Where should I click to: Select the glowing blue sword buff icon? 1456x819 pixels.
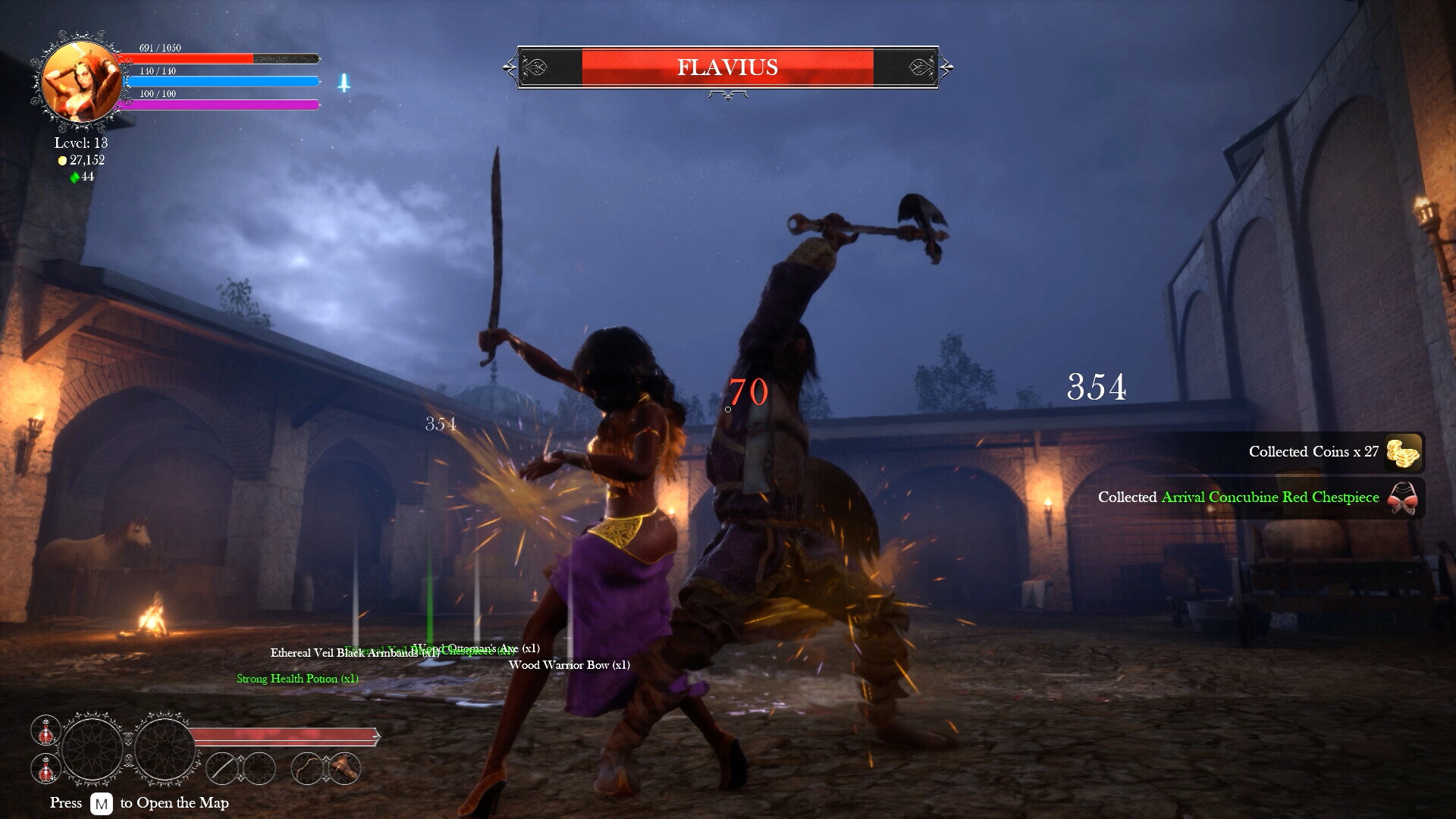coord(344,83)
